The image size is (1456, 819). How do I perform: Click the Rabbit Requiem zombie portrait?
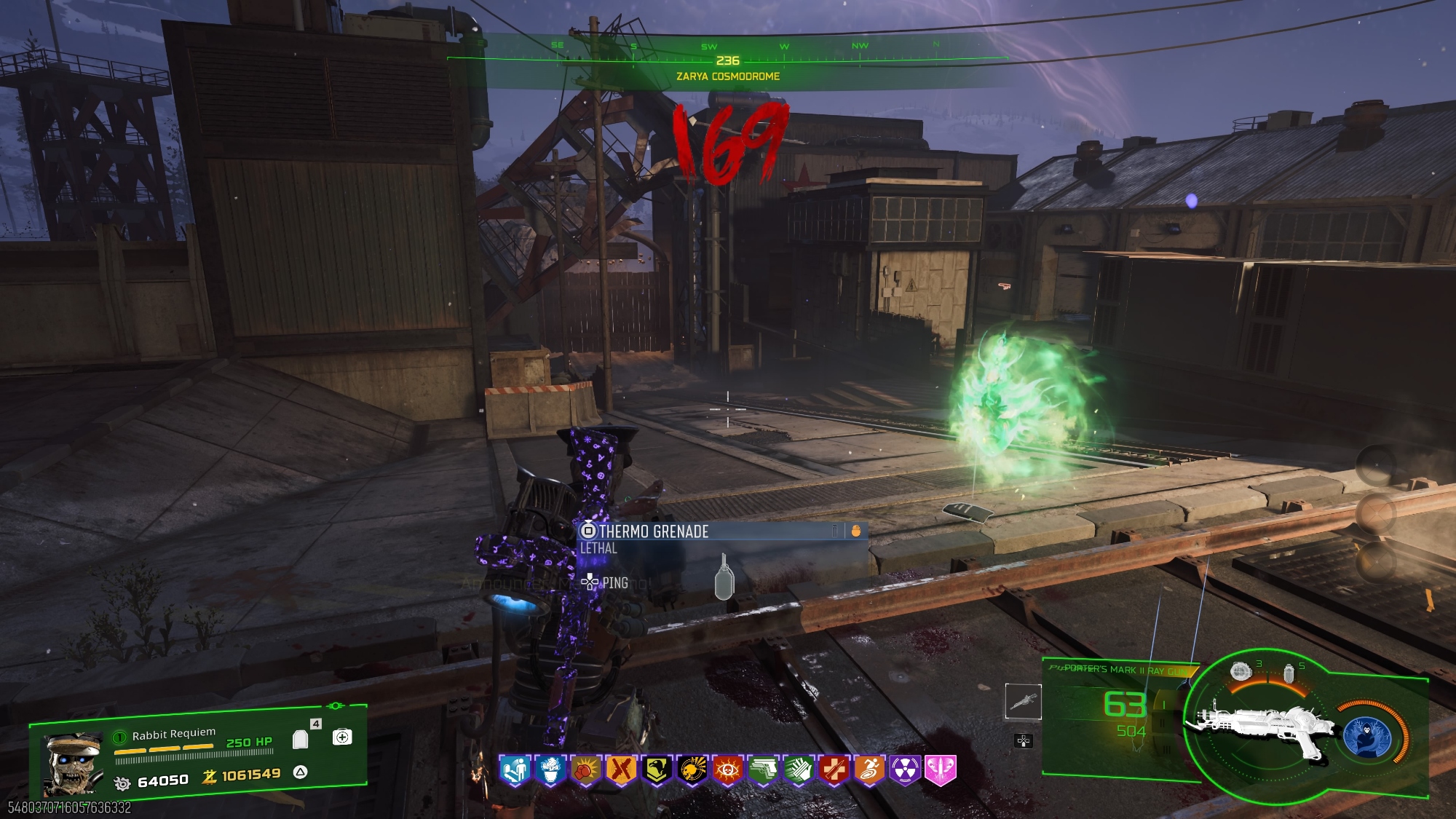click(73, 763)
